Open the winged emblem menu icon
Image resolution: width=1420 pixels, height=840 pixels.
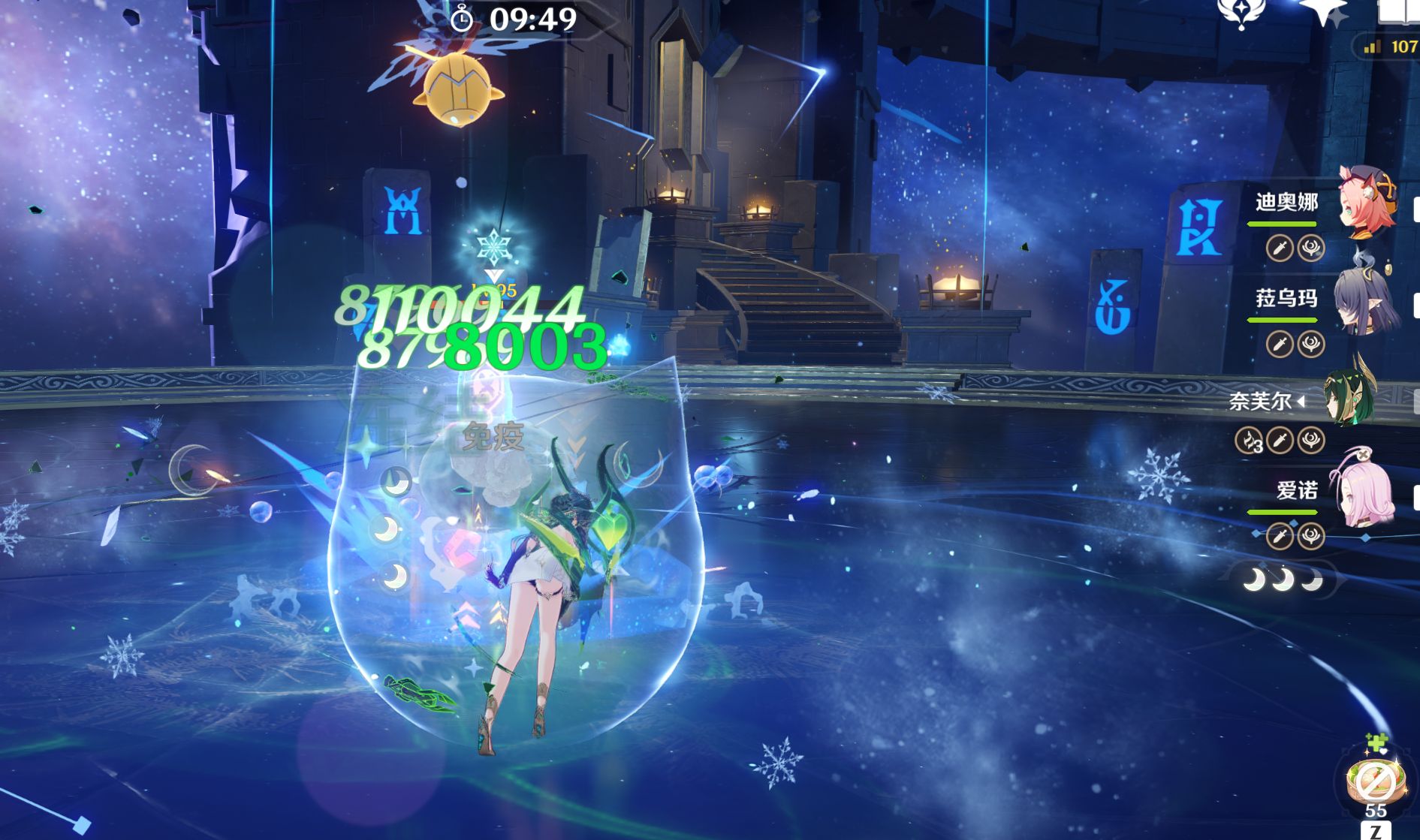1241,13
